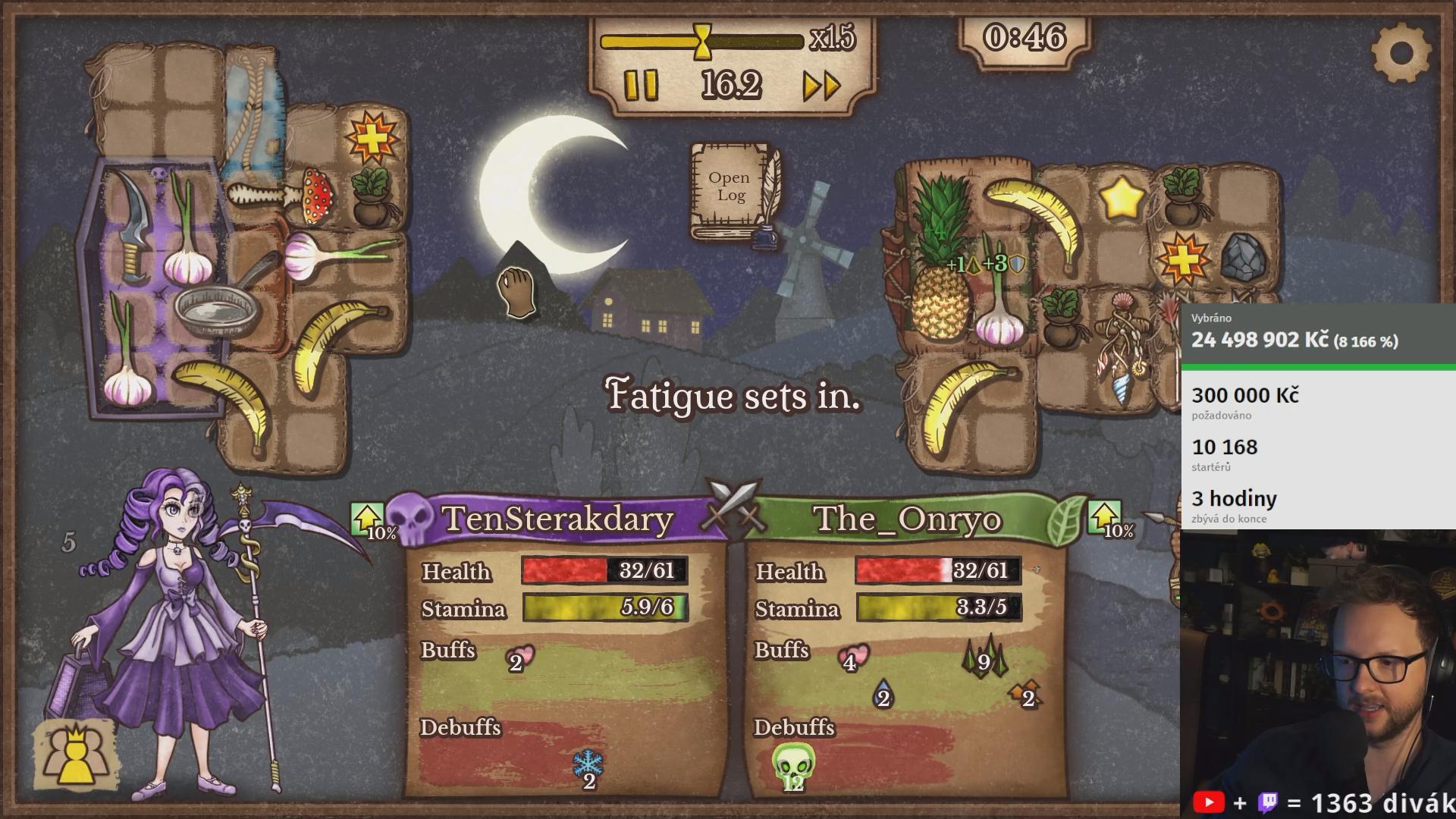Click the crowned player icon

click(x=74, y=755)
